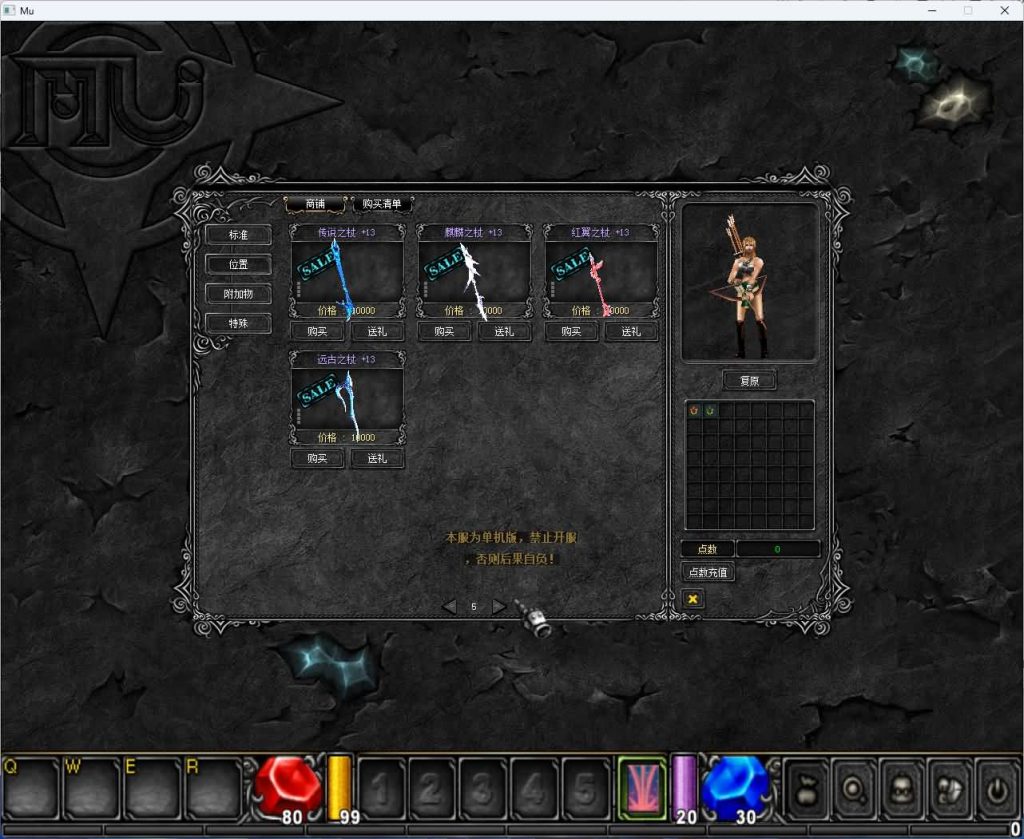Open 点数充值 points recharge
Viewport: 1024px width, 839px height.
click(708, 573)
